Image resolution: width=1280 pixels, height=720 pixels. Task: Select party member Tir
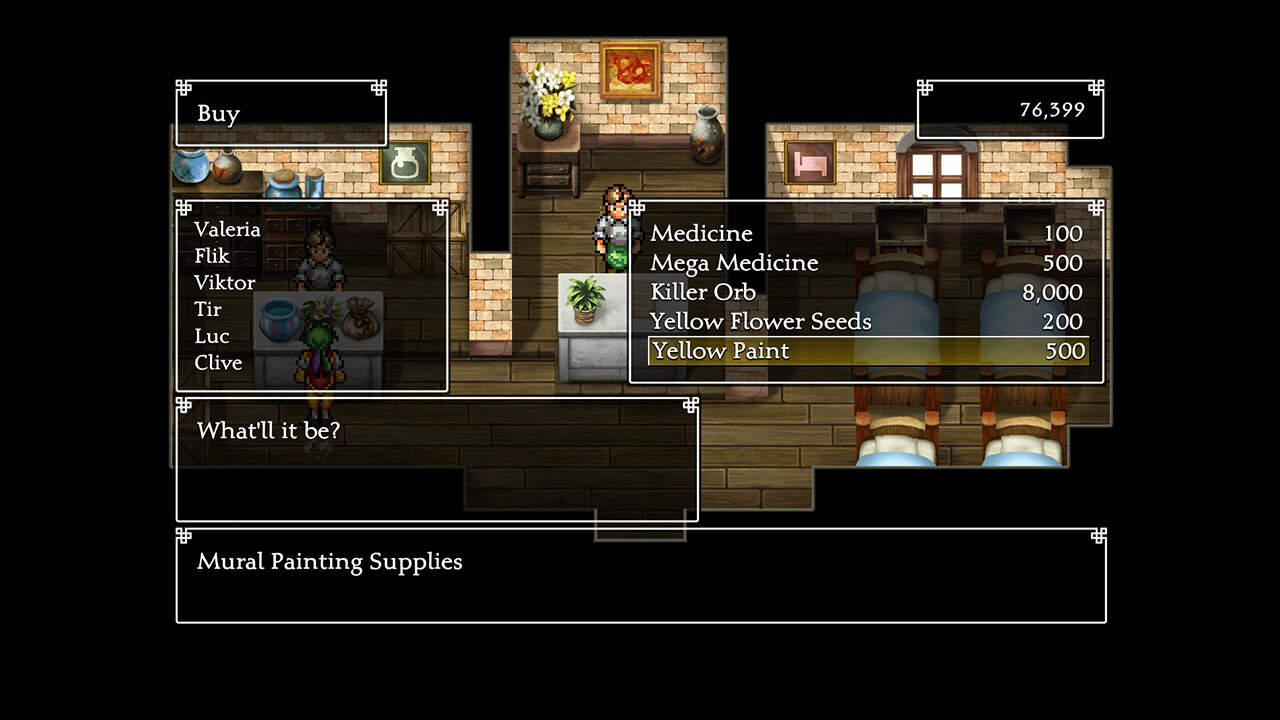tap(208, 310)
